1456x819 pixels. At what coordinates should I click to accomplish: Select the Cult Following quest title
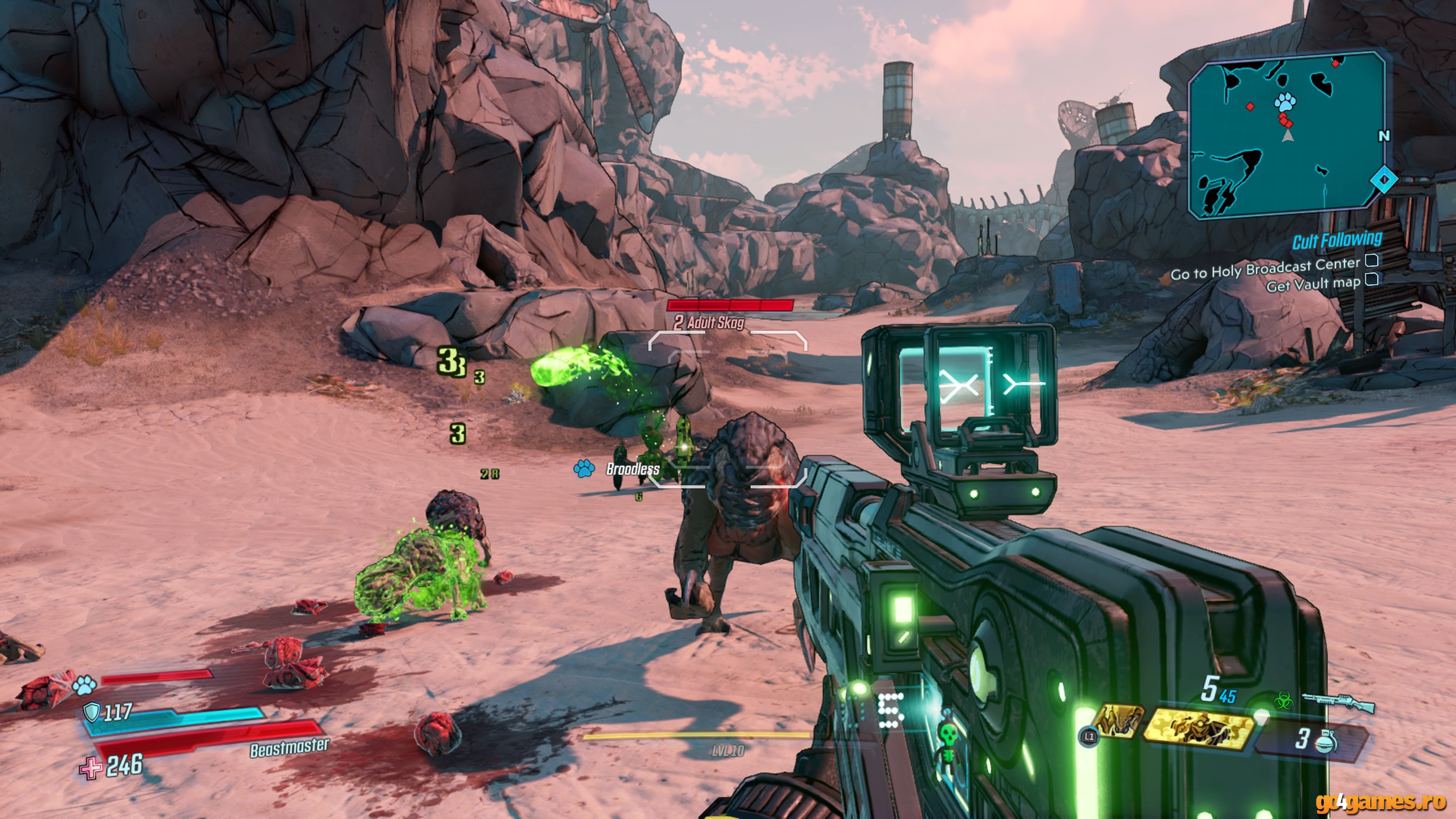pyautogui.click(x=1337, y=240)
